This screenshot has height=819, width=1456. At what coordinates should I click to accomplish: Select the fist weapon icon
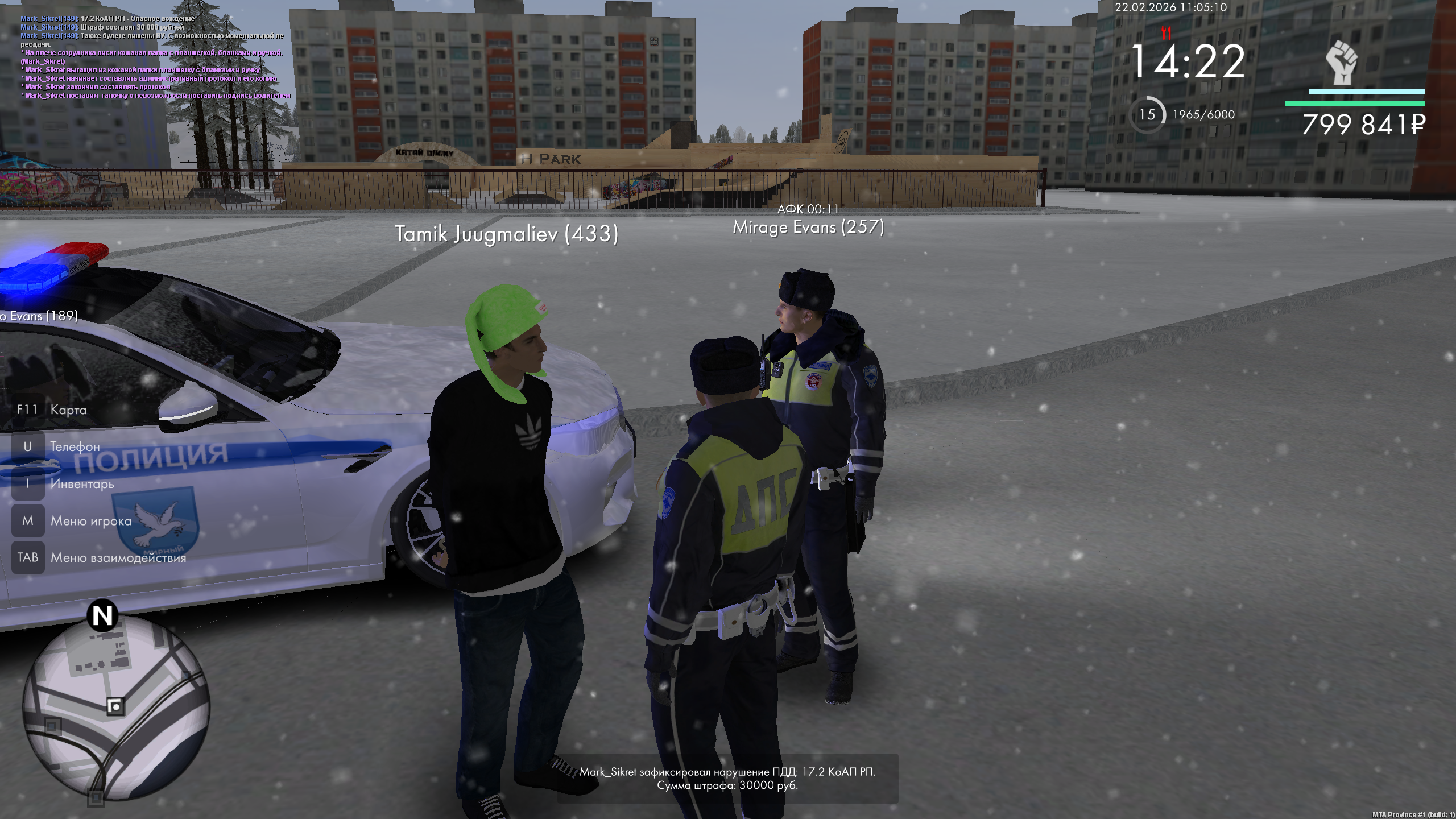(x=1342, y=63)
